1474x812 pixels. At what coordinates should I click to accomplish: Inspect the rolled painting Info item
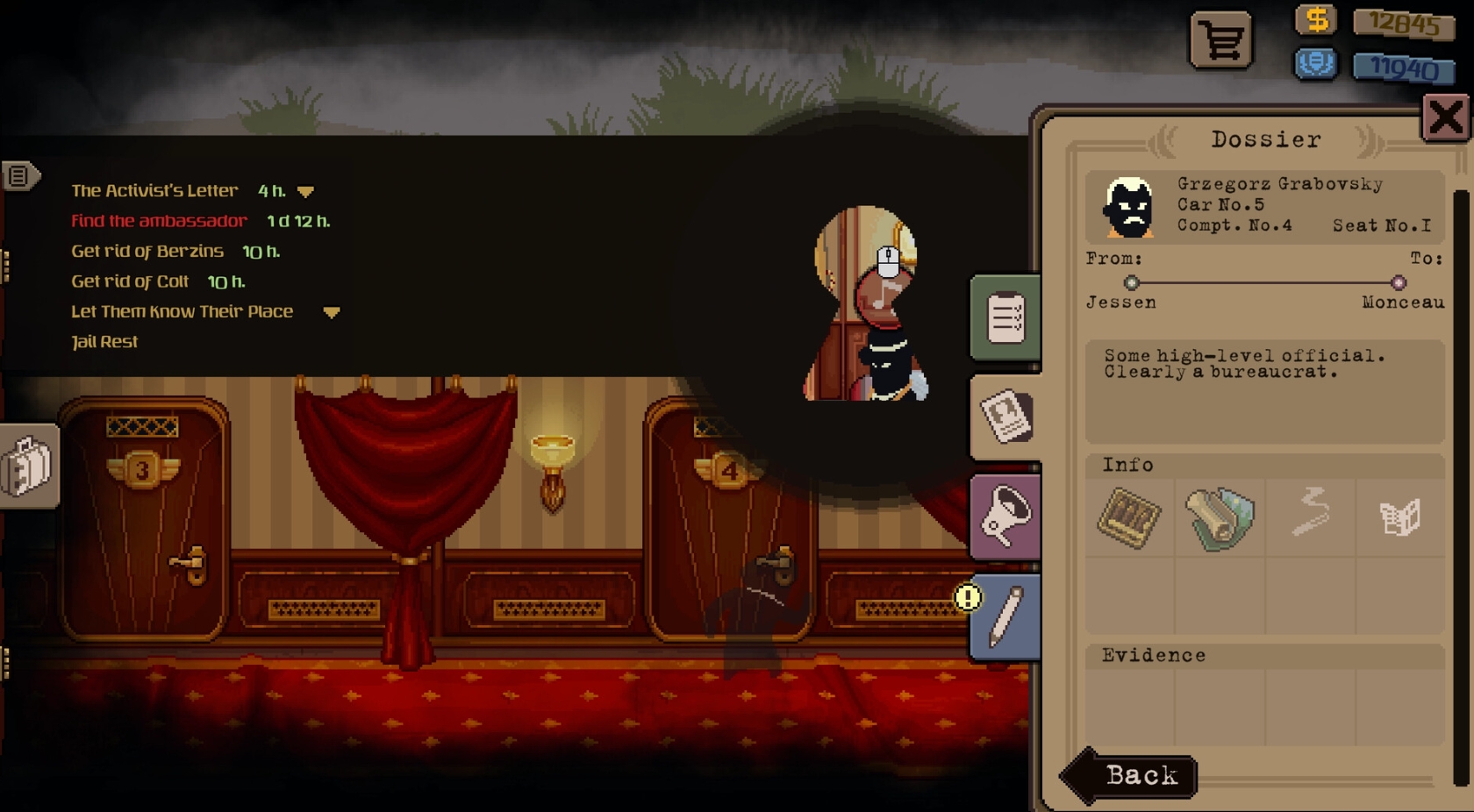tap(1220, 518)
